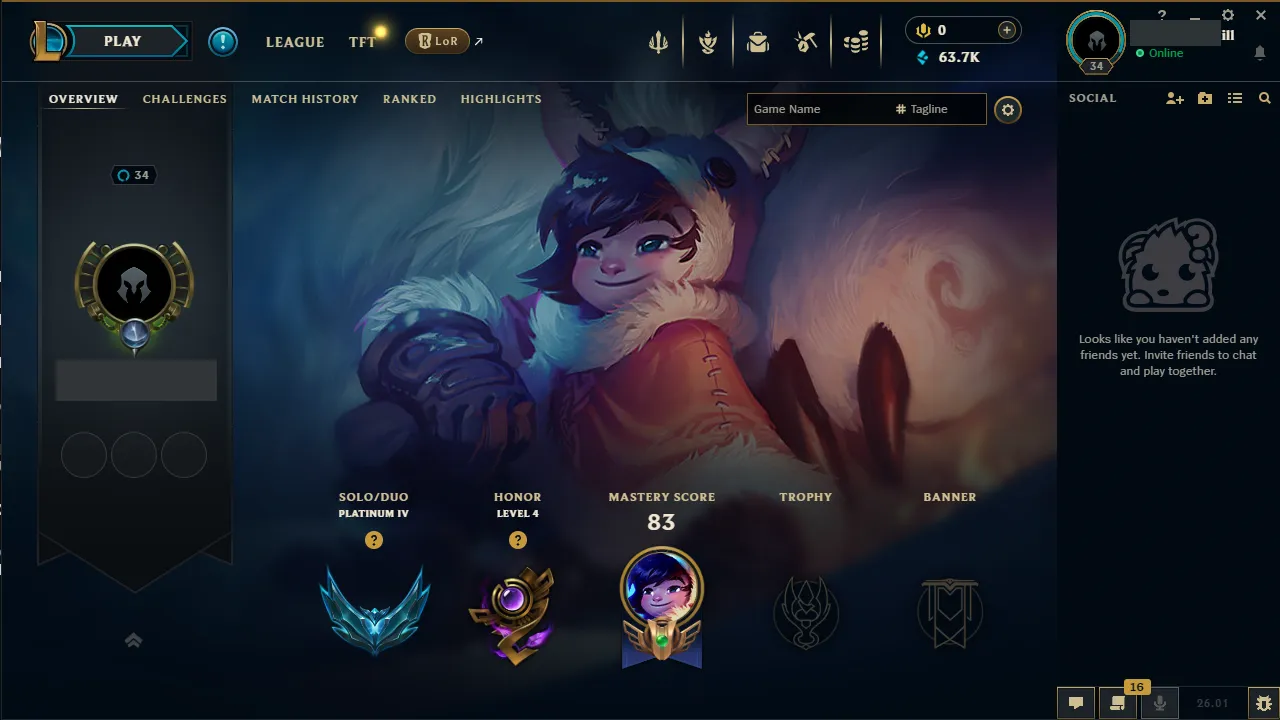
Task: Open the Store coins icon
Action: click(856, 41)
